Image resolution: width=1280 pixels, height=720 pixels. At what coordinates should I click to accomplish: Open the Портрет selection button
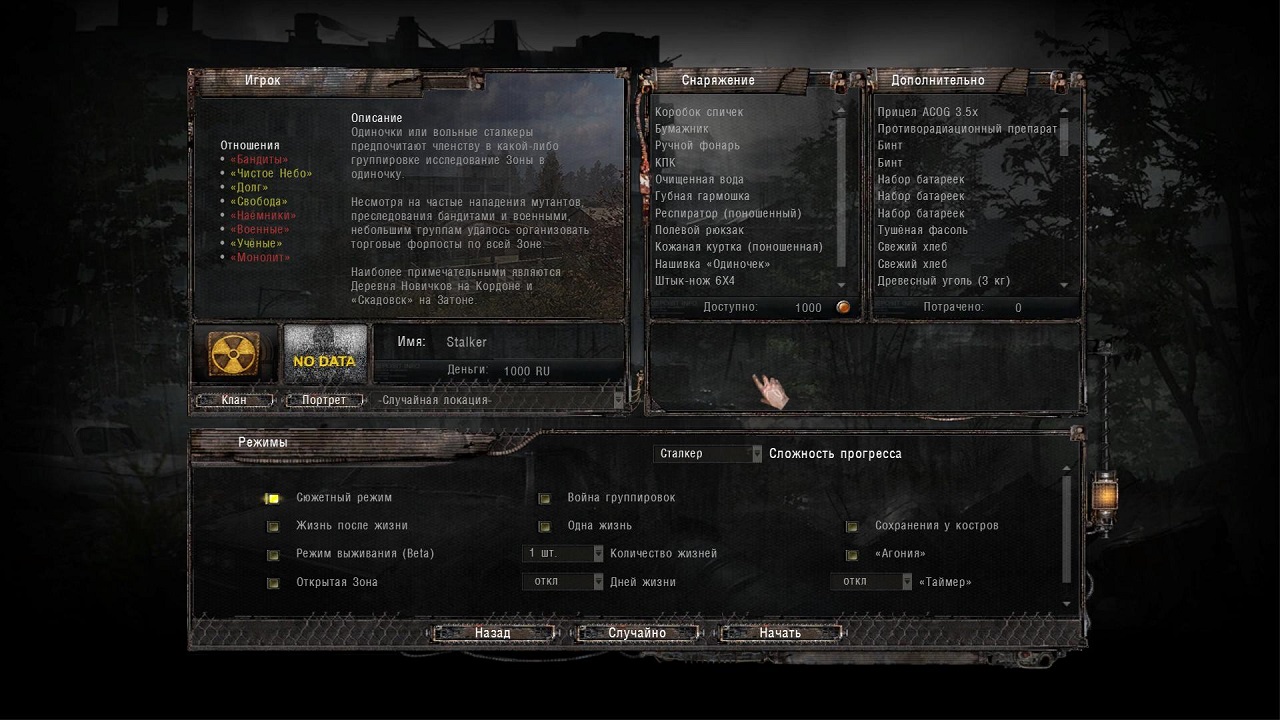323,400
